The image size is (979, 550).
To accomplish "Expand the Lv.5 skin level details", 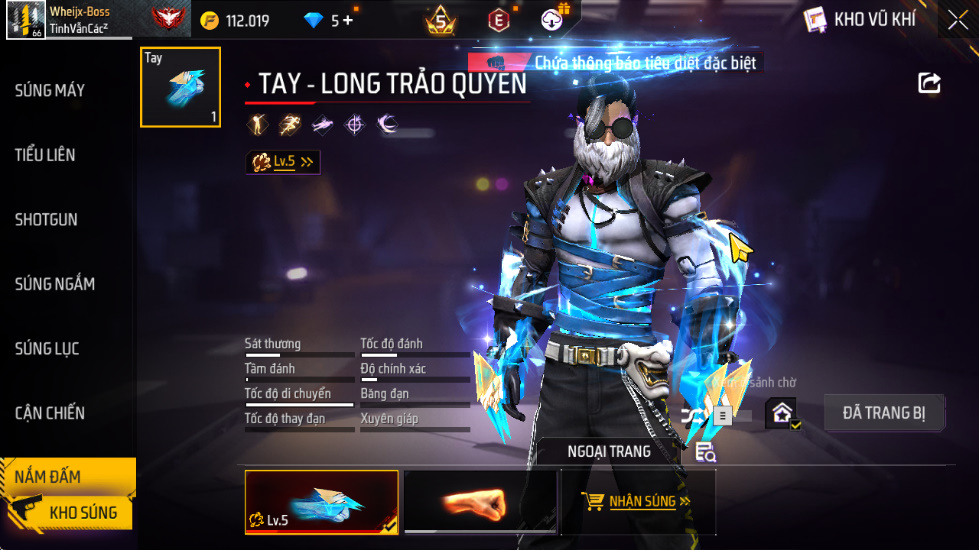I will (x=283, y=161).
